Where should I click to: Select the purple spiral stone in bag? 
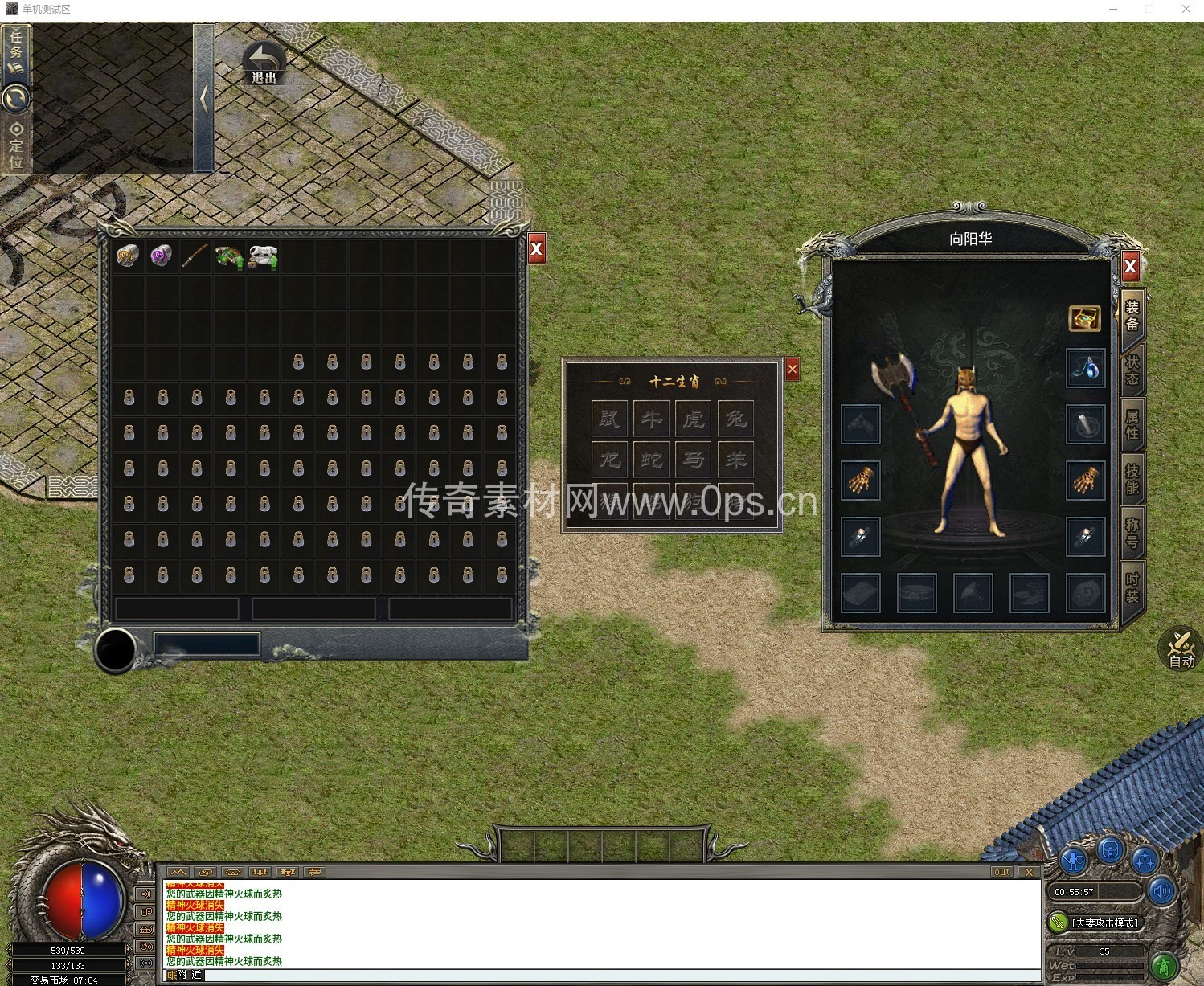tap(162, 256)
